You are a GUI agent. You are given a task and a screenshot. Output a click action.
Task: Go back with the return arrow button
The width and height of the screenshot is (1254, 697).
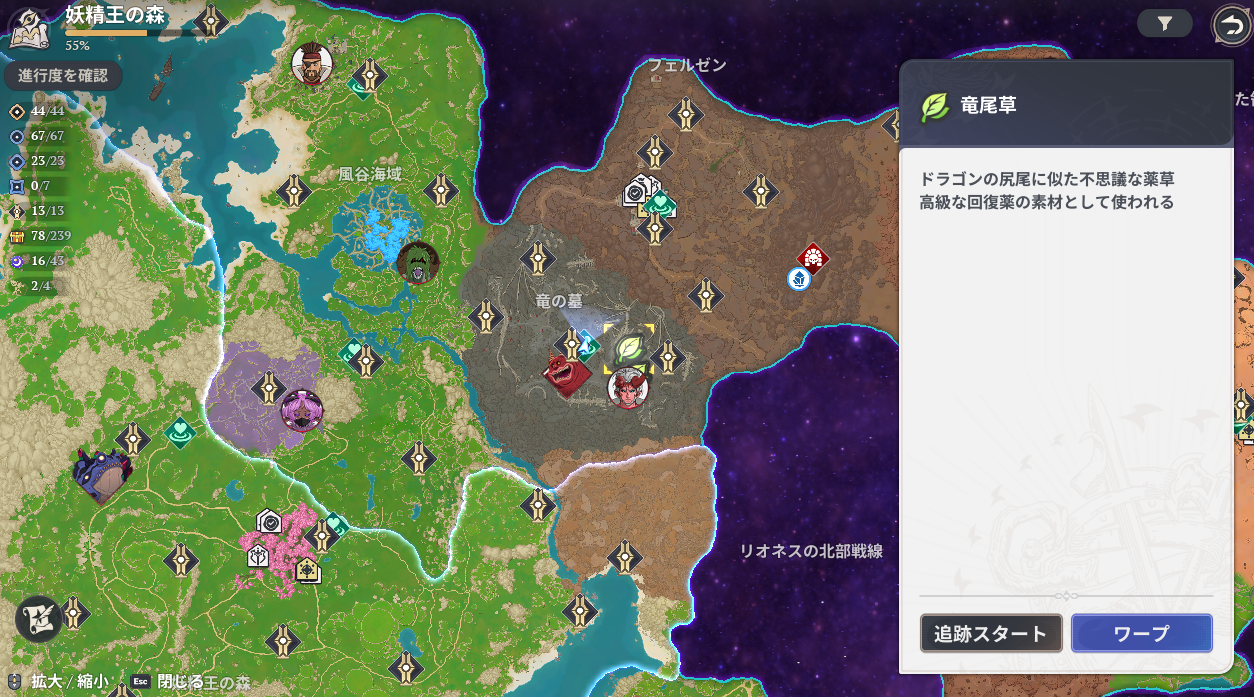(x=1230, y=24)
